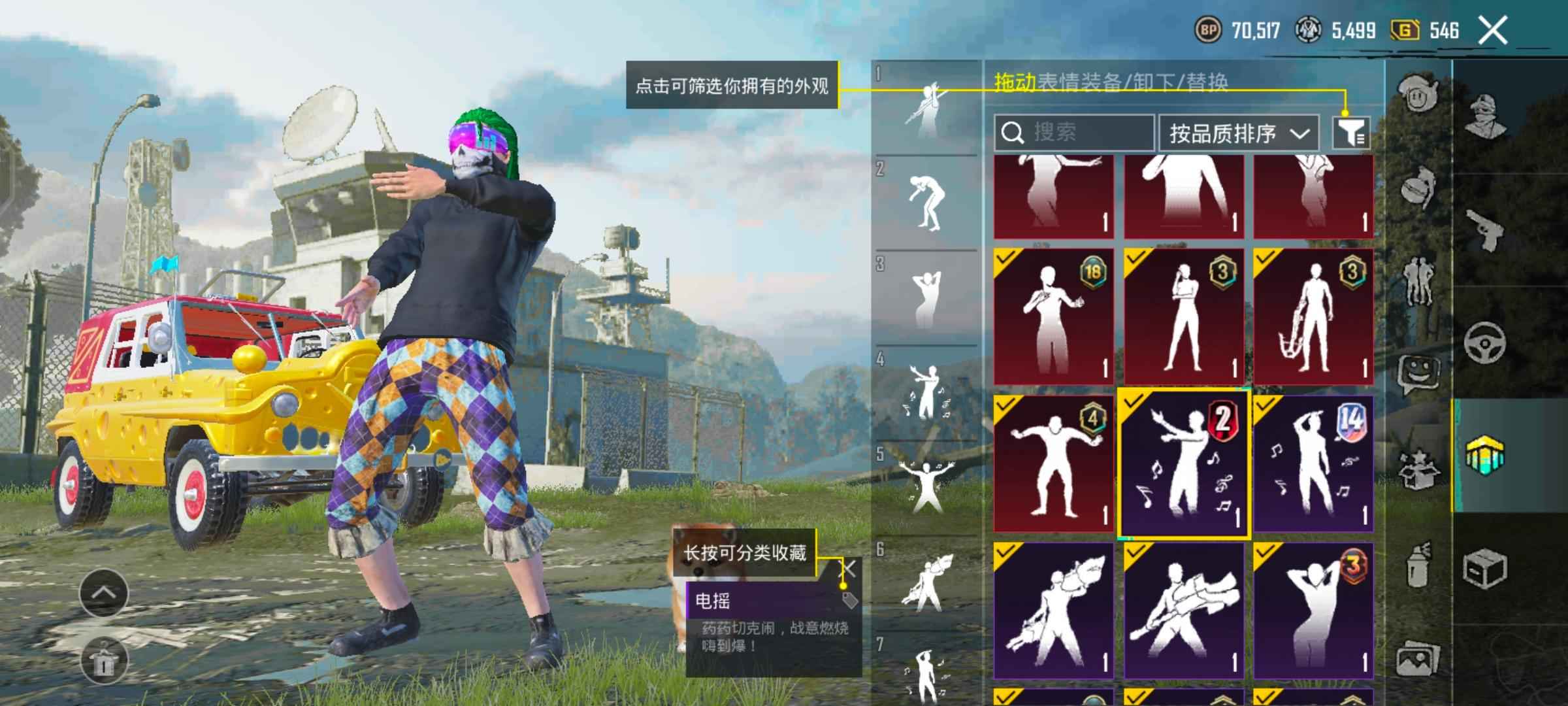Select the flexing emote with 4 badge
The image size is (1568, 706).
click(x=1053, y=463)
